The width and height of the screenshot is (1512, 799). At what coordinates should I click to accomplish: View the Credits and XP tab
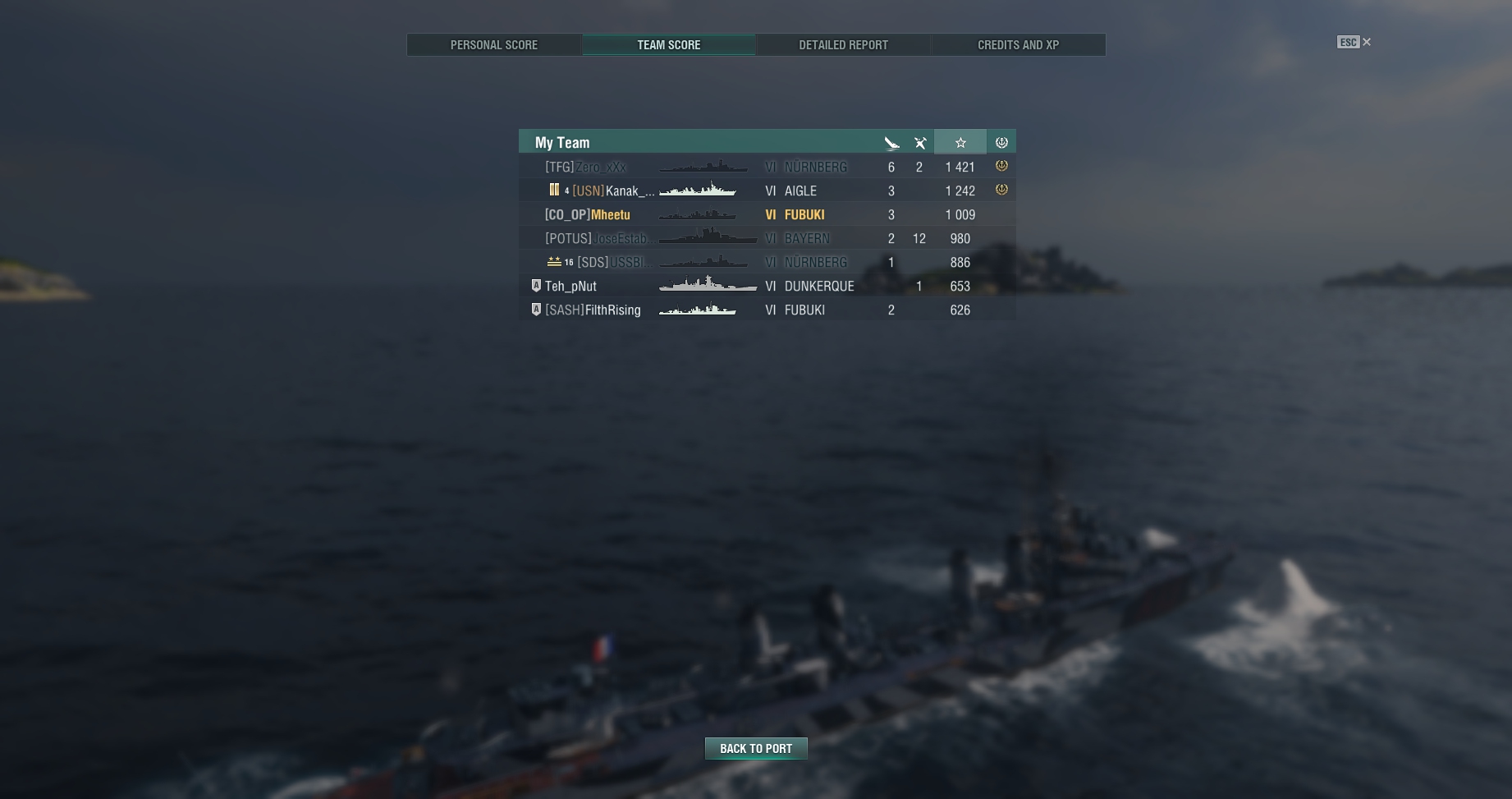1018,45
